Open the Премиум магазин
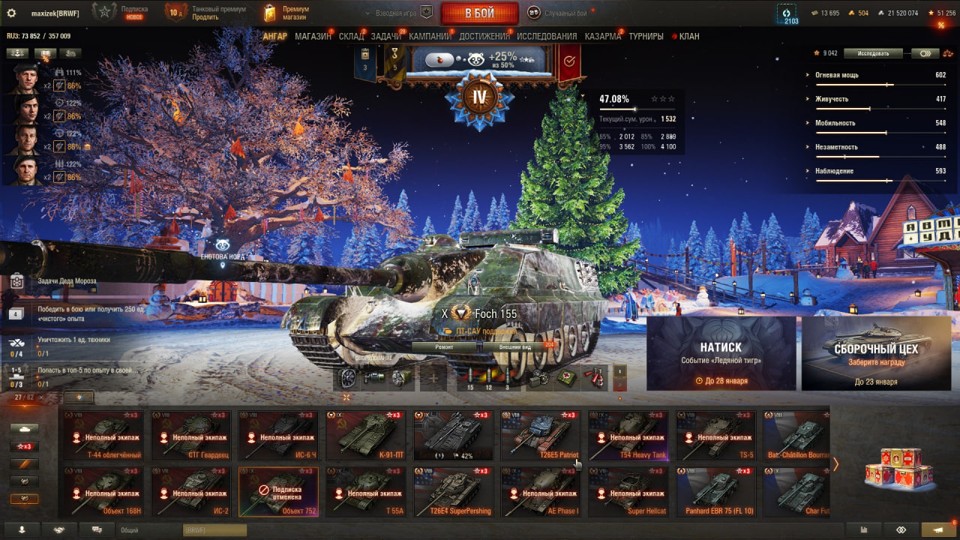Image resolution: width=960 pixels, height=540 pixels. [288, 13]
